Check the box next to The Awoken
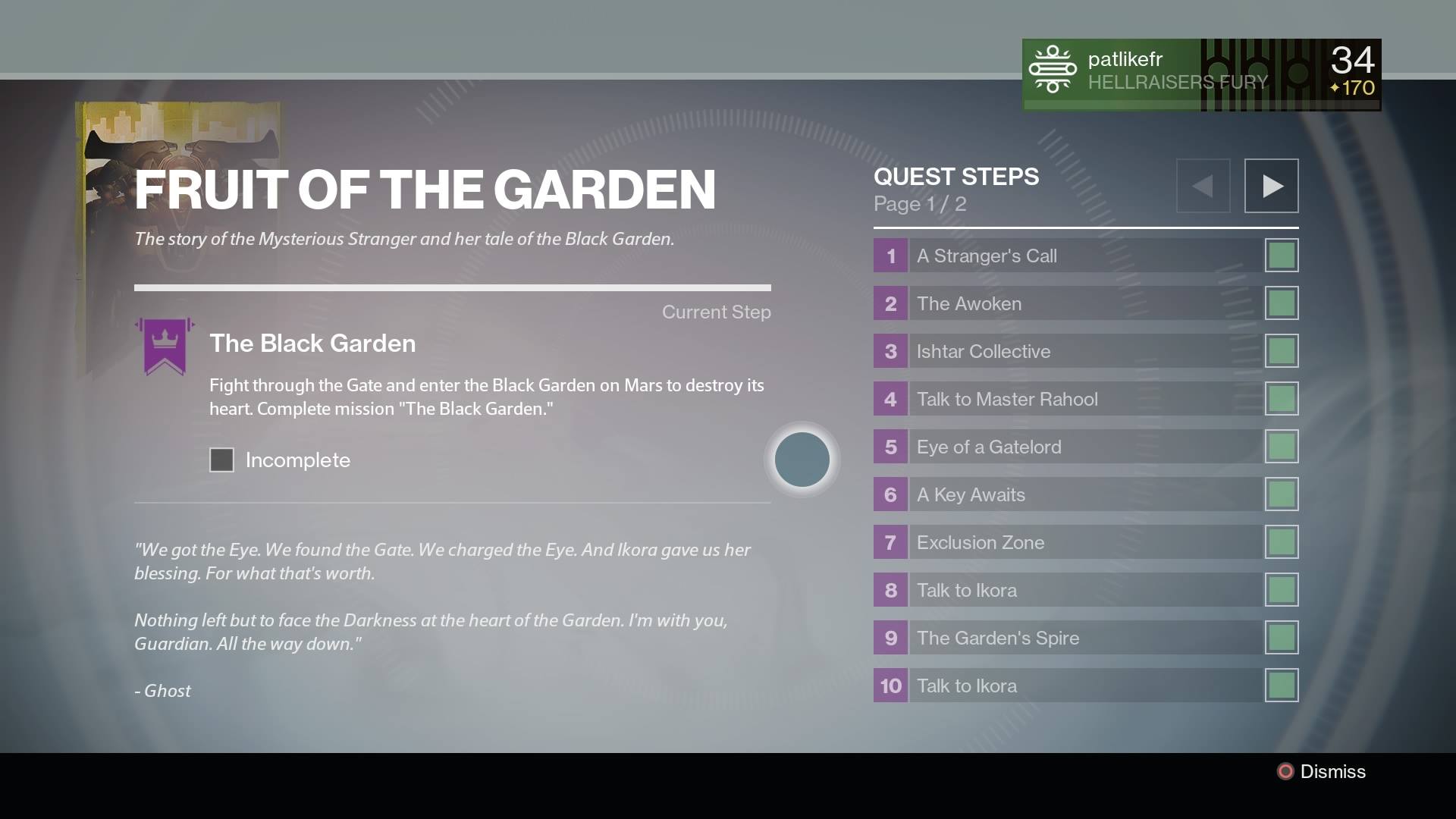 point(1282,303)
